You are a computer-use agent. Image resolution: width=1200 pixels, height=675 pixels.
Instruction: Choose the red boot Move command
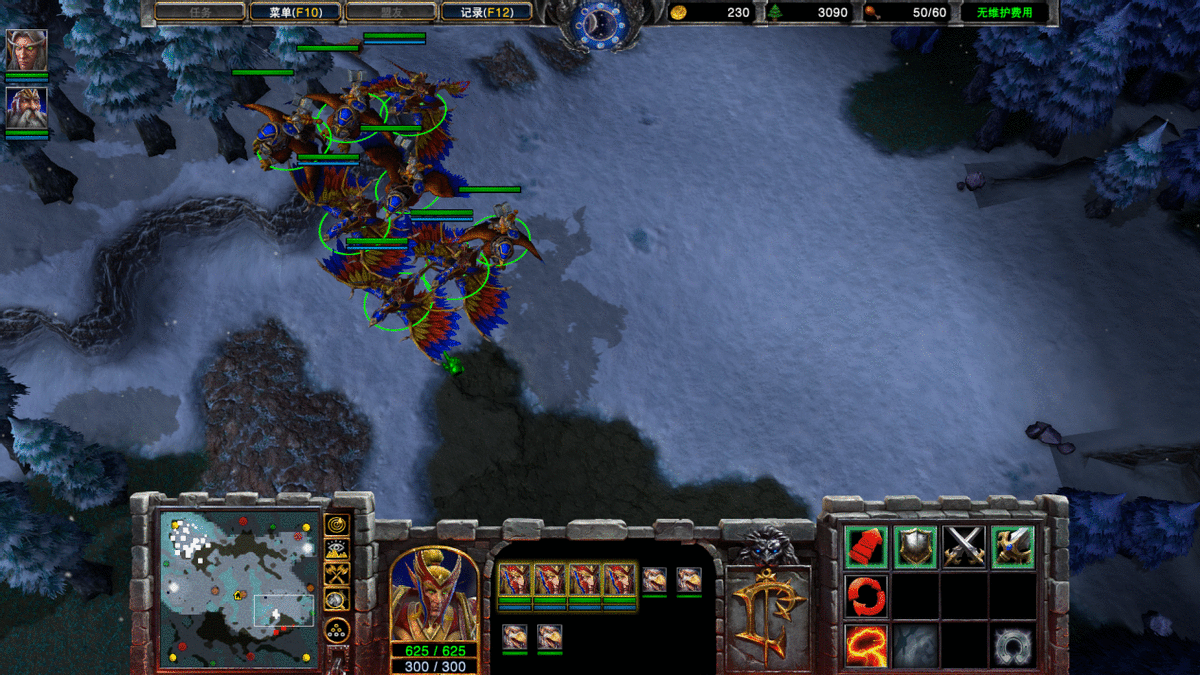pyautogui.click(x=866, y=547)
